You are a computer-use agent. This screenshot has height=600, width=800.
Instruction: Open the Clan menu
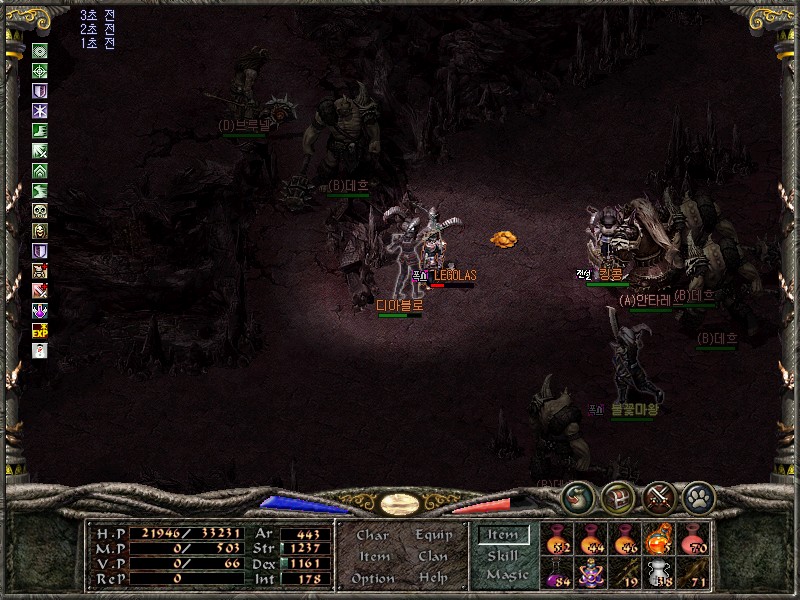pyautogui.click(x=432, y=556)
